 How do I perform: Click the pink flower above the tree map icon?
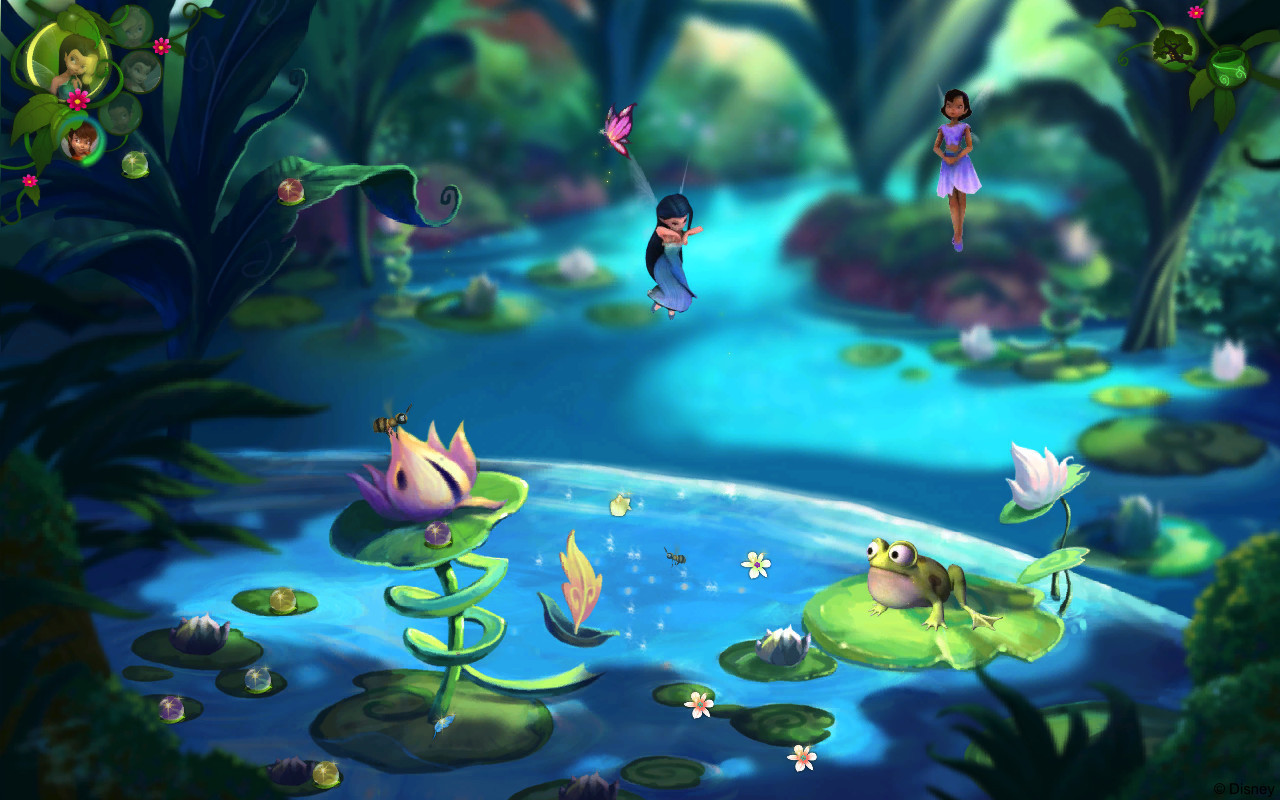coord(1196,11)
